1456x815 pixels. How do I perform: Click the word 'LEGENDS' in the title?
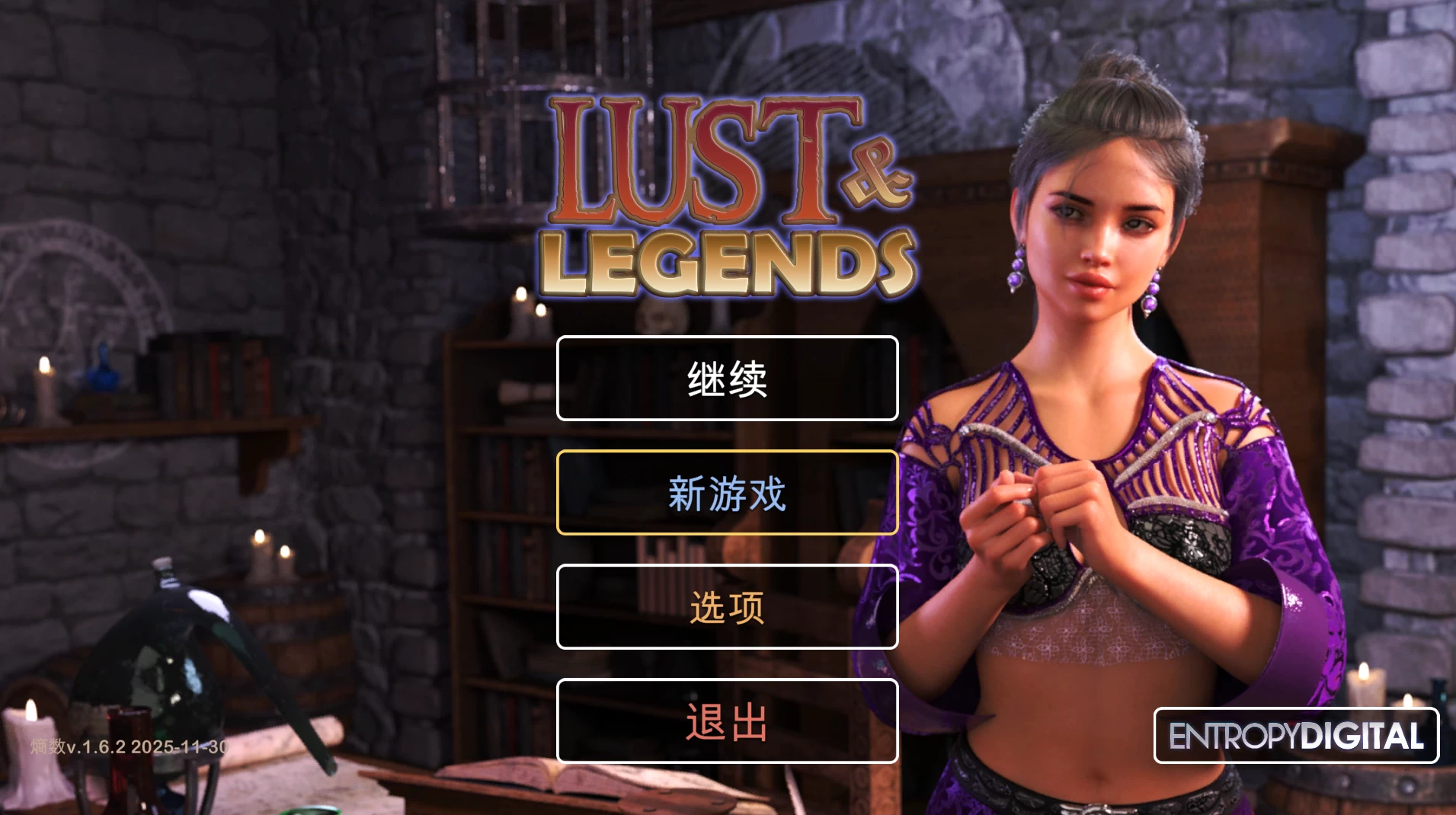pyautogui.click(x=728, y=263)
